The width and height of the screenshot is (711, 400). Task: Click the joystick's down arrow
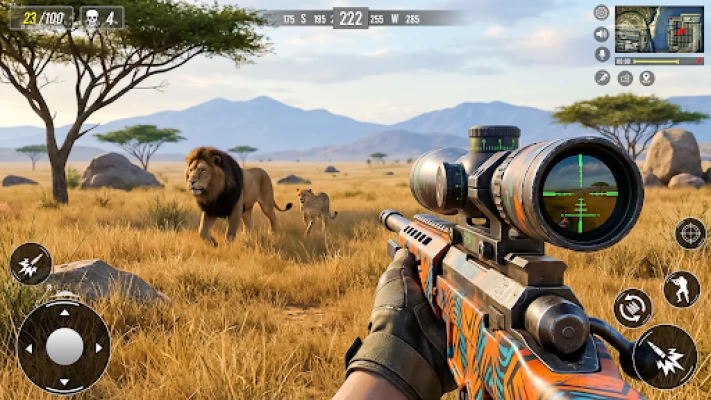[65, 383]
